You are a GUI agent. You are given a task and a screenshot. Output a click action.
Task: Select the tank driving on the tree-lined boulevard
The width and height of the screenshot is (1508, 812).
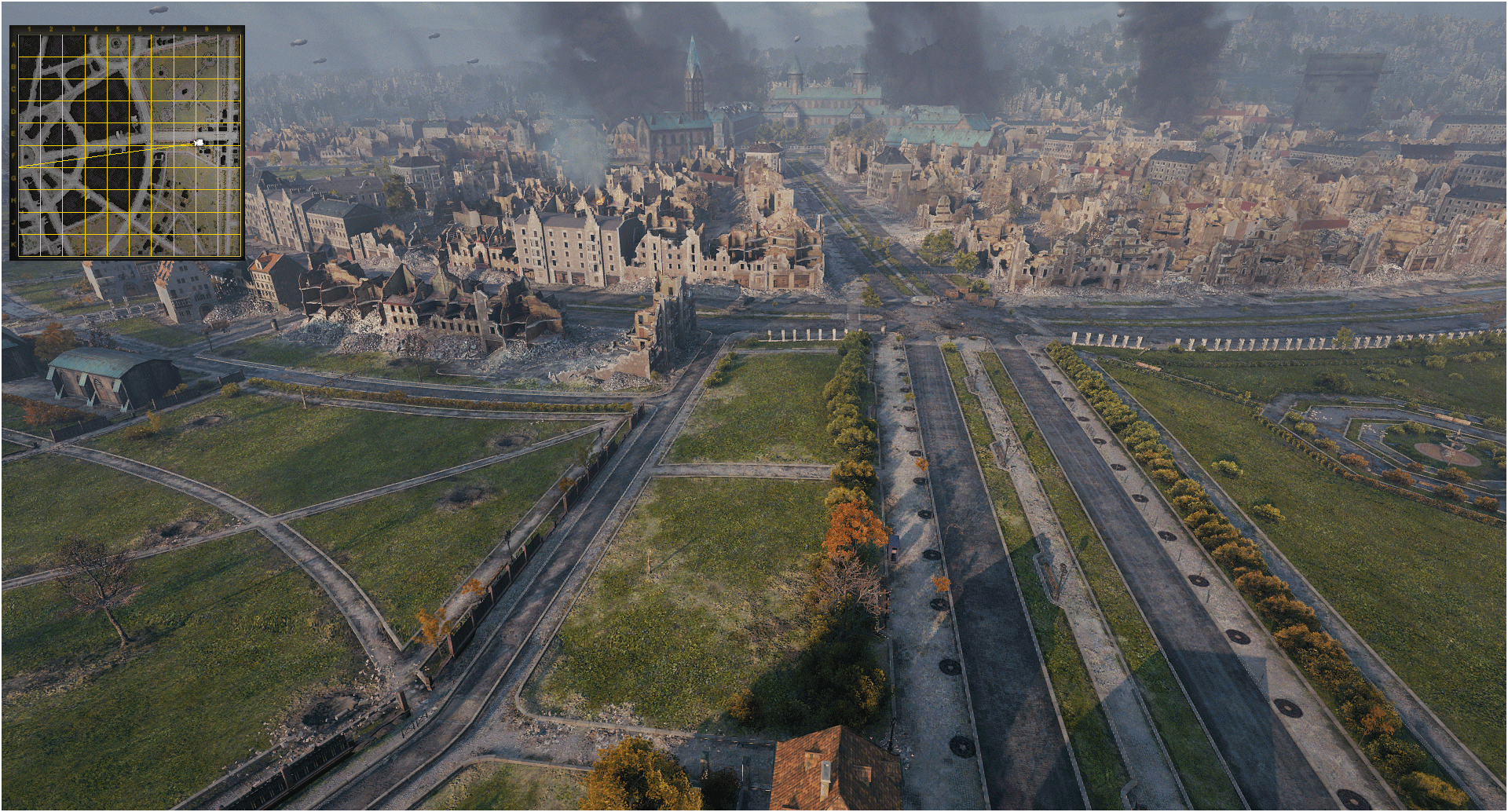click(x=893, y=550)
